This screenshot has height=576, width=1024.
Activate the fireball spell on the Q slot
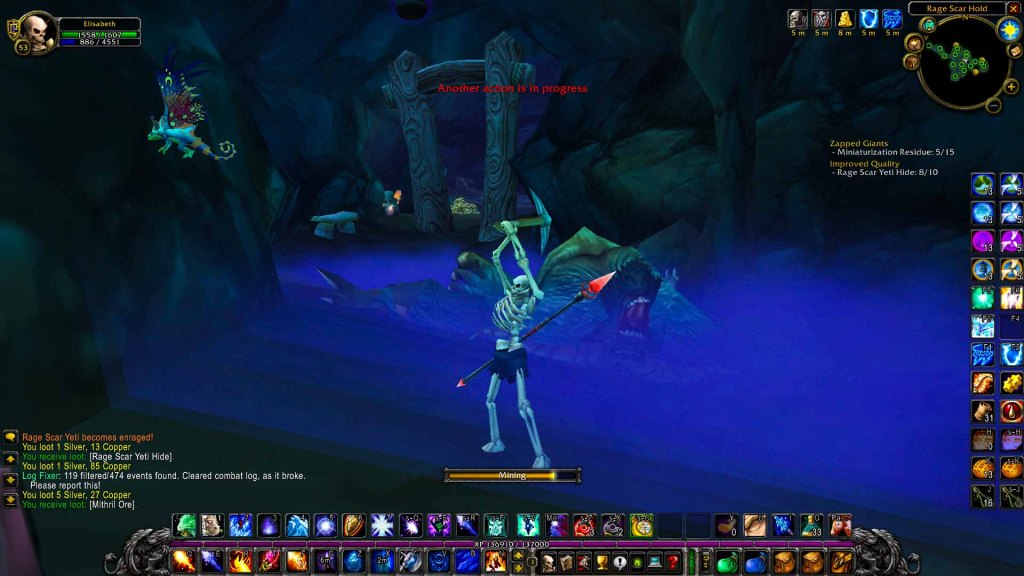184,561
